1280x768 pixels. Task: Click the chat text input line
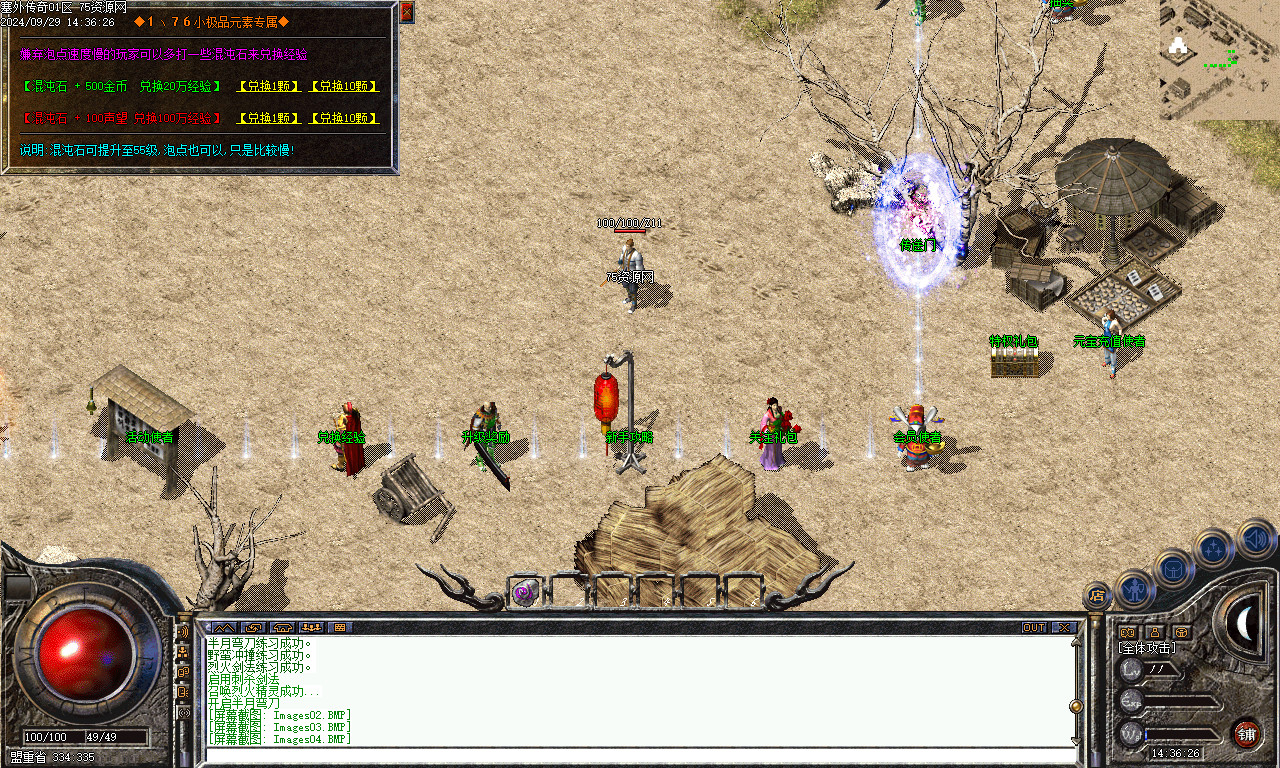pos(640,756)
